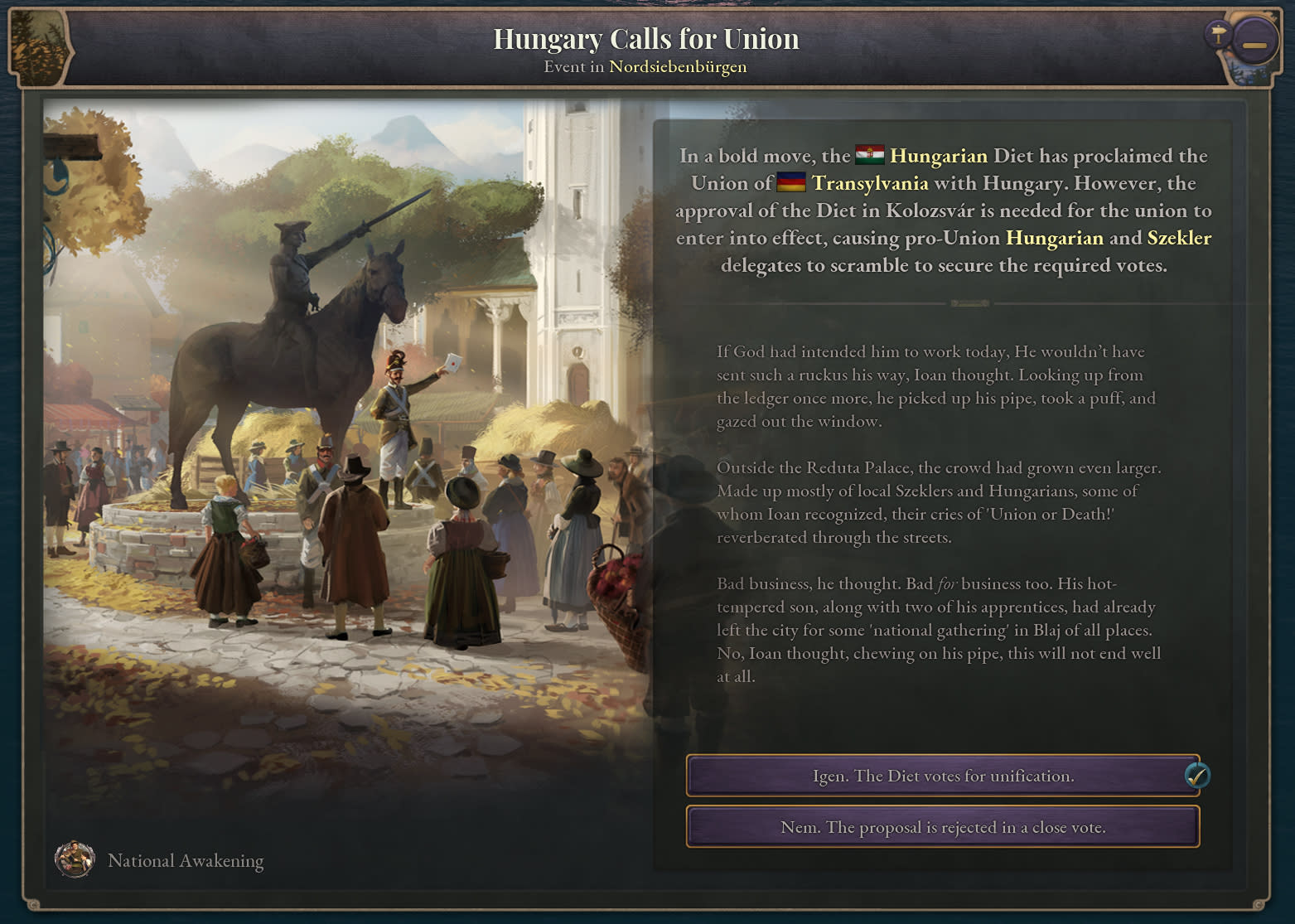
Task: Open the Szekler culture link
Action: [1178, 238]
